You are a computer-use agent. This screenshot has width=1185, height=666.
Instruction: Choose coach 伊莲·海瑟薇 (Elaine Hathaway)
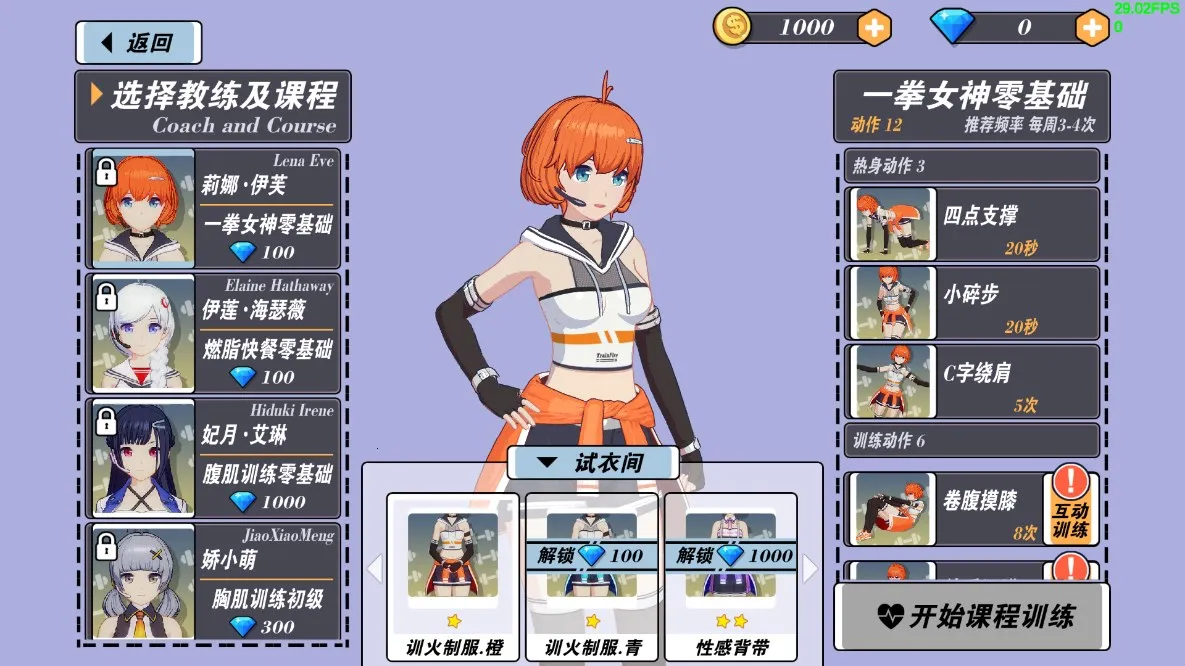tap(213, 333)
